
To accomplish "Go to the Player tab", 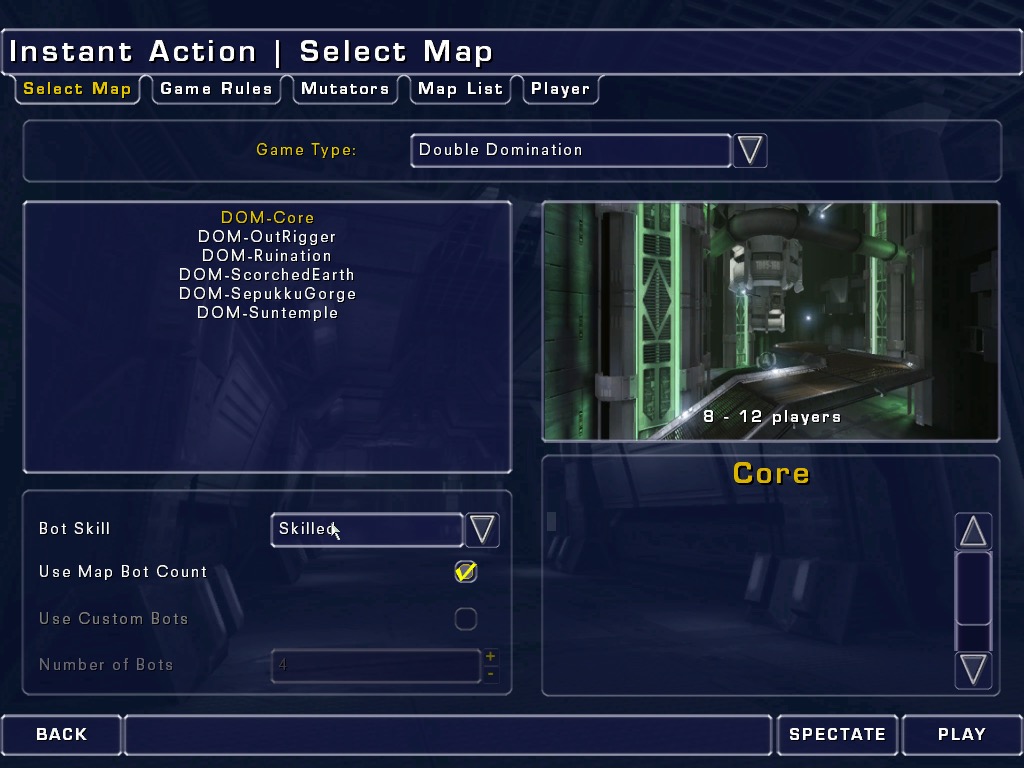I will point(560,89).
